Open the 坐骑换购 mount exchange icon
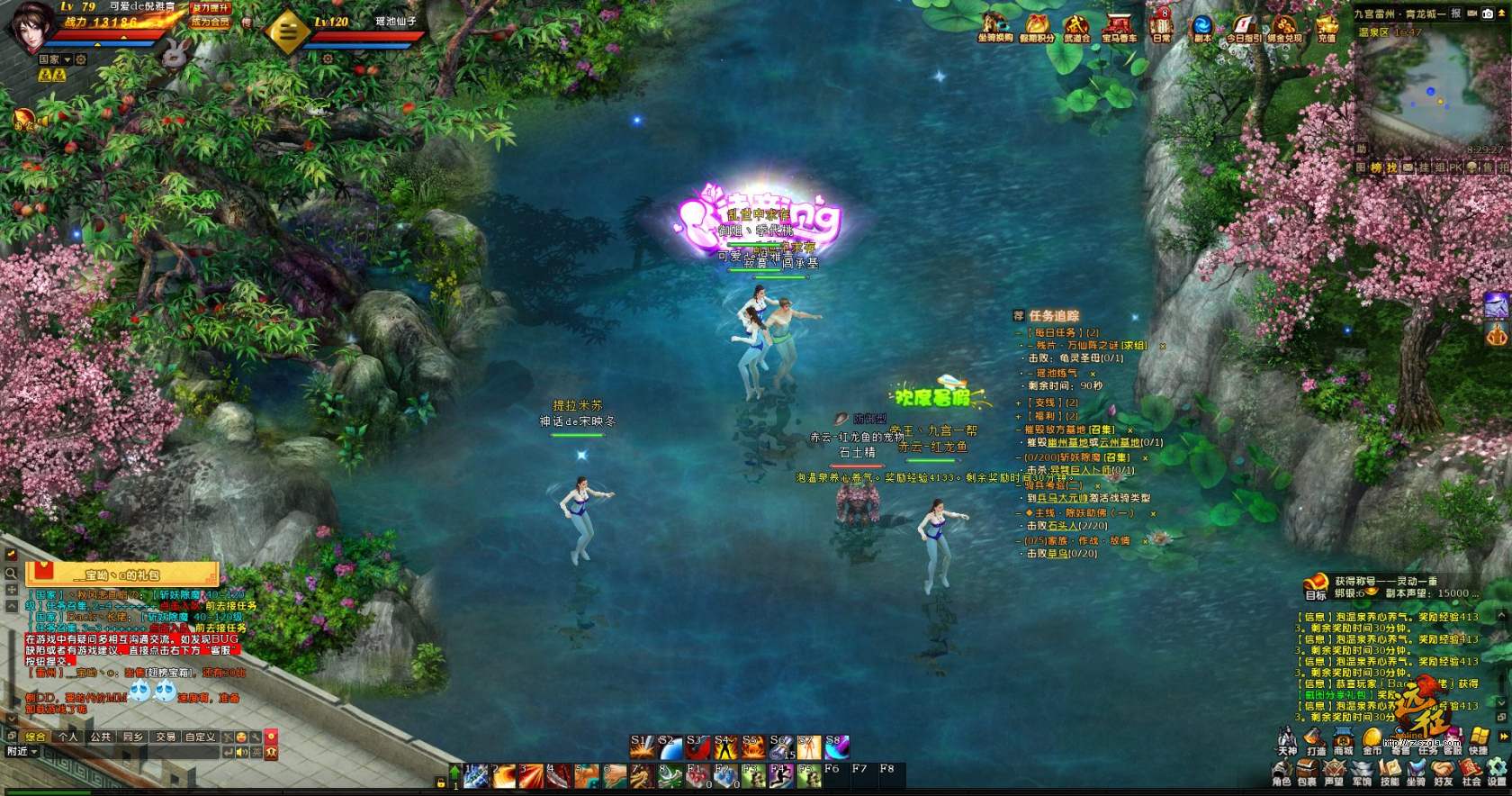 tap(994, 24)
